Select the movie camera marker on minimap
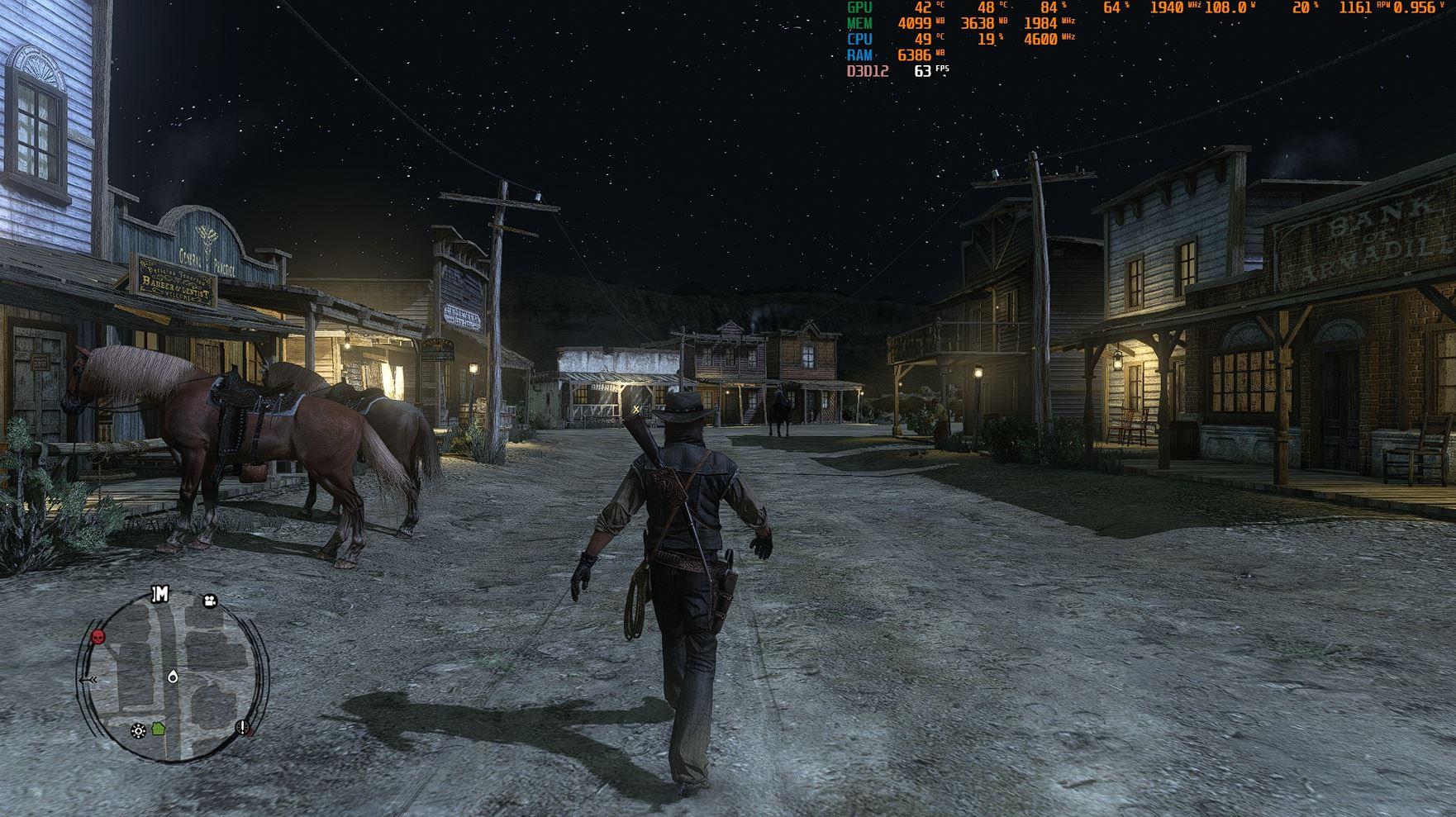The image size is (1456, 817). tap(210, 601)
